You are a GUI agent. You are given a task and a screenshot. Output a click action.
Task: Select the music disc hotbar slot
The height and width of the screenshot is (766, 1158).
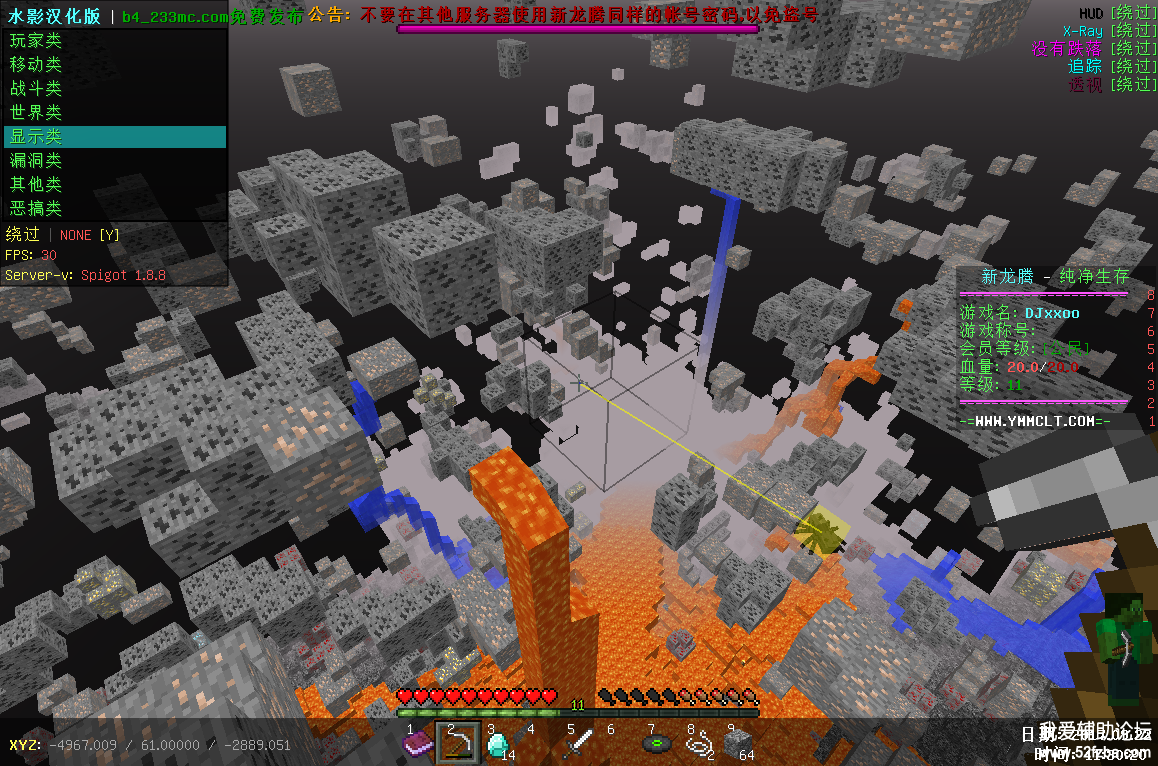pos(657,743)
